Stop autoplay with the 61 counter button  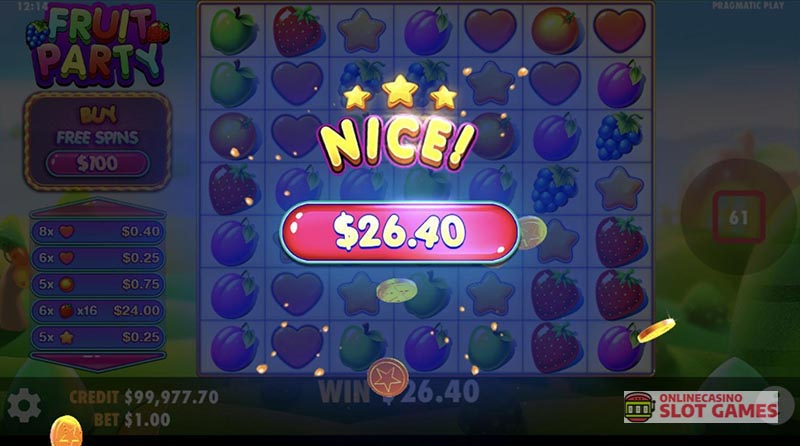pyautogui.click(x=740, y=215)
